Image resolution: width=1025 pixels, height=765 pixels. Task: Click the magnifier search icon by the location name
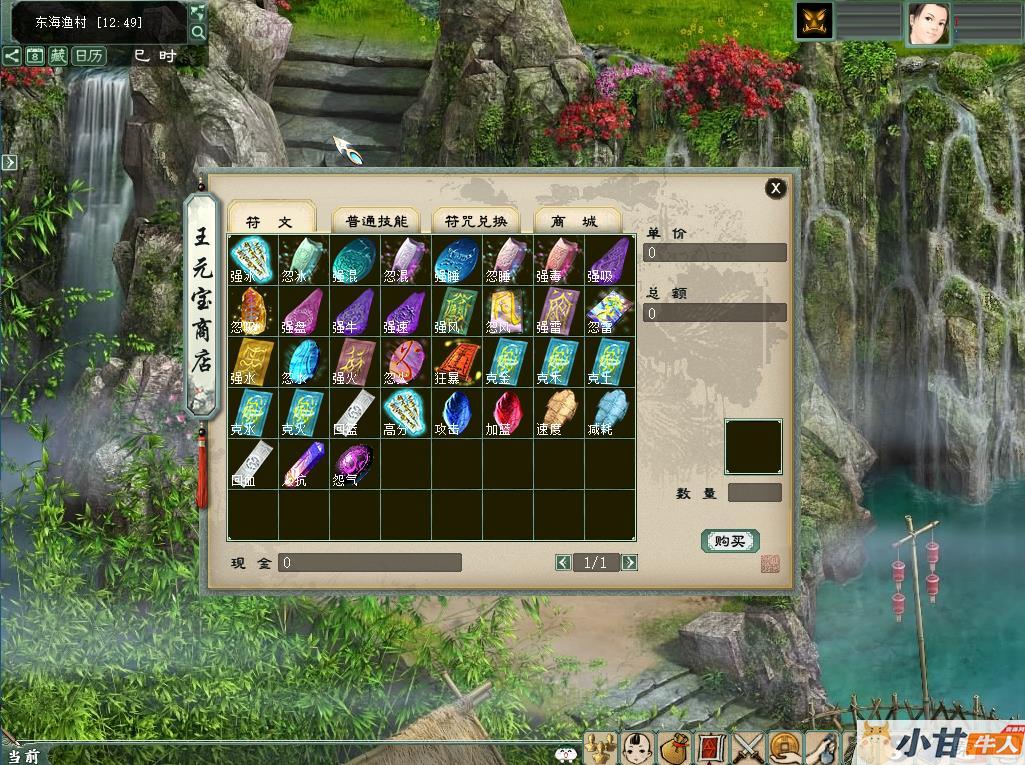[198, 32]
